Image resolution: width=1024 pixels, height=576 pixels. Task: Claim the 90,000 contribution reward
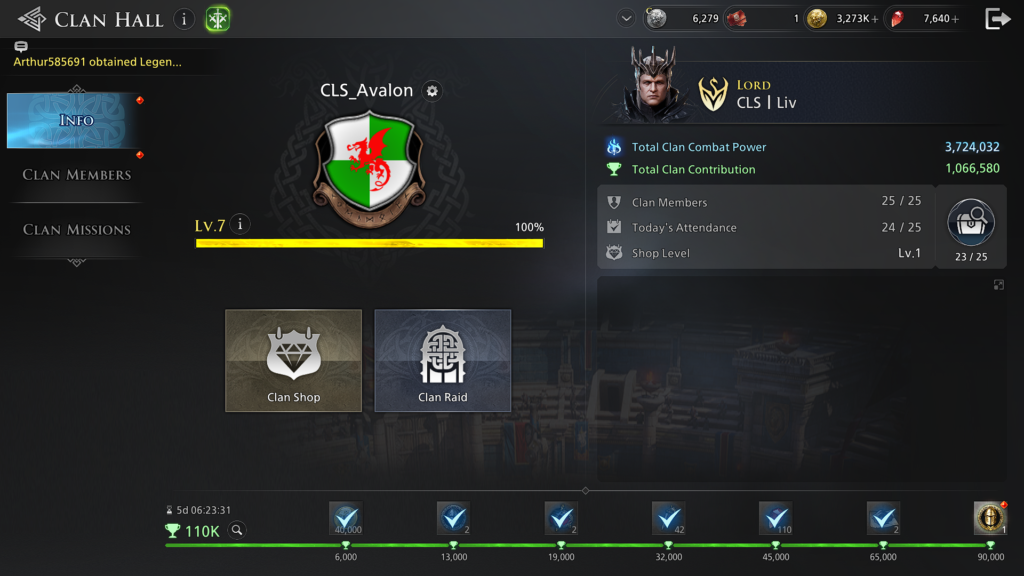990,519
